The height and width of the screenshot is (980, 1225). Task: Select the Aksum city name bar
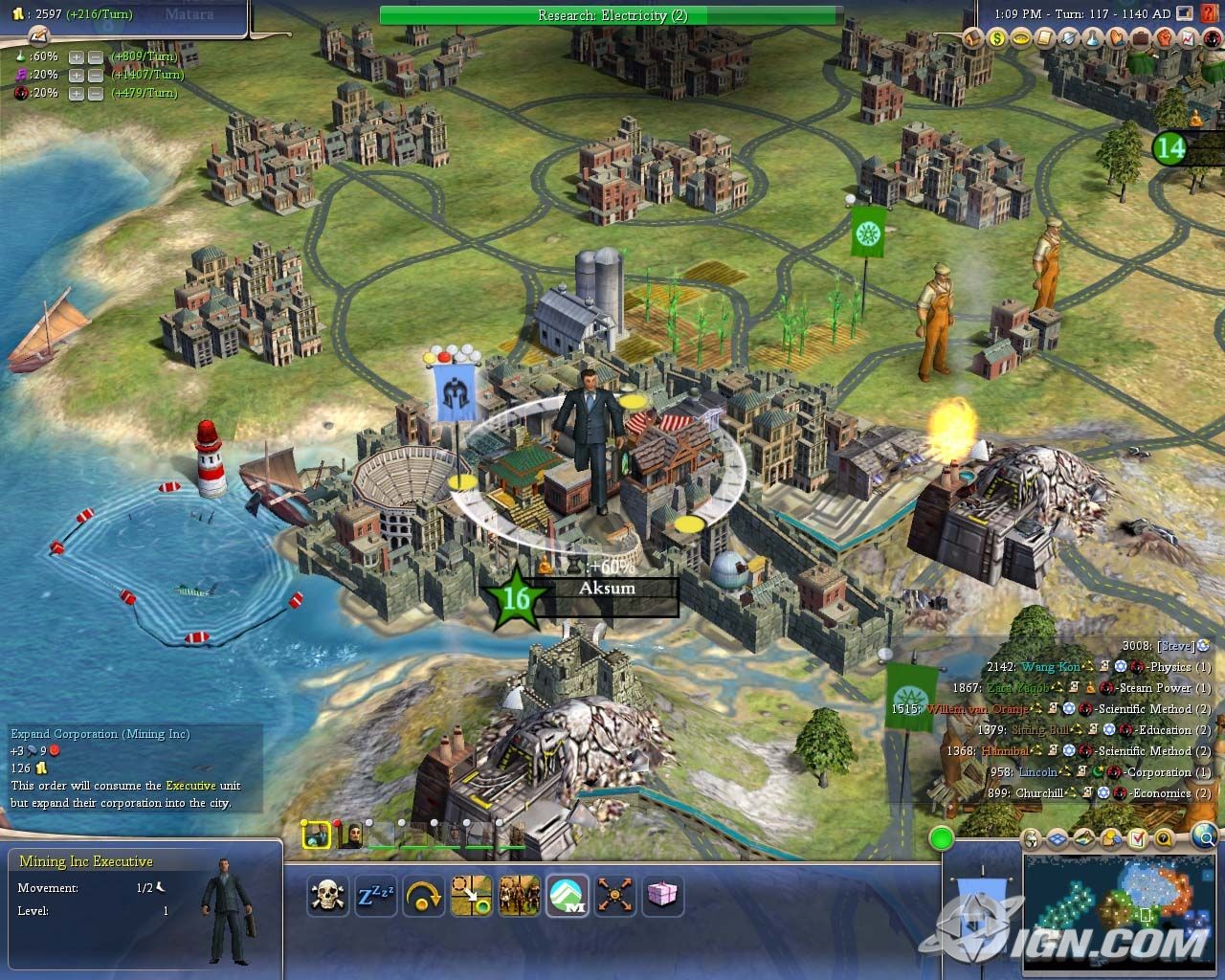tap(607, 589)
